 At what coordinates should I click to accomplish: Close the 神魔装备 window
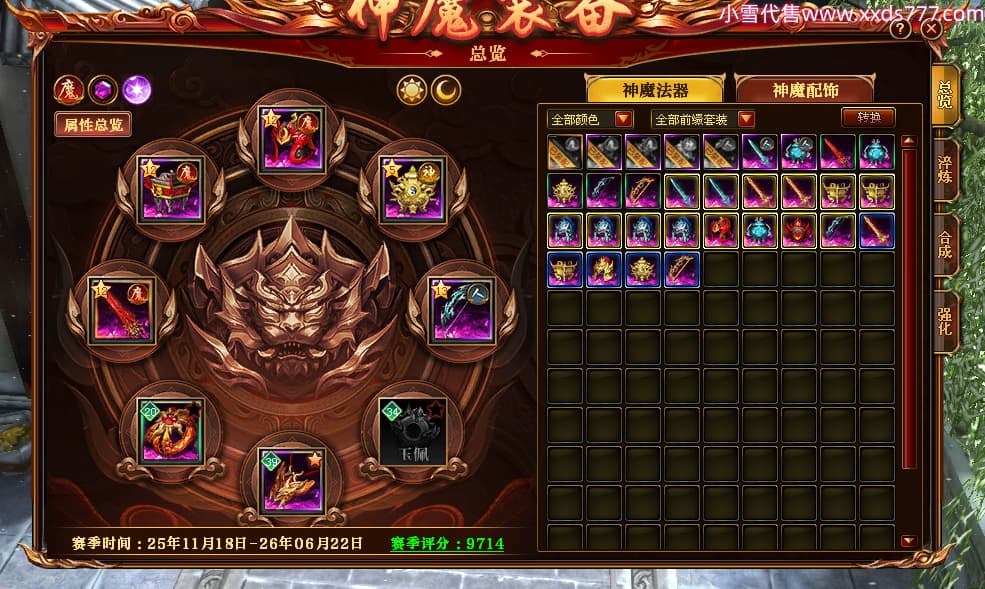(x=932, y=29)
